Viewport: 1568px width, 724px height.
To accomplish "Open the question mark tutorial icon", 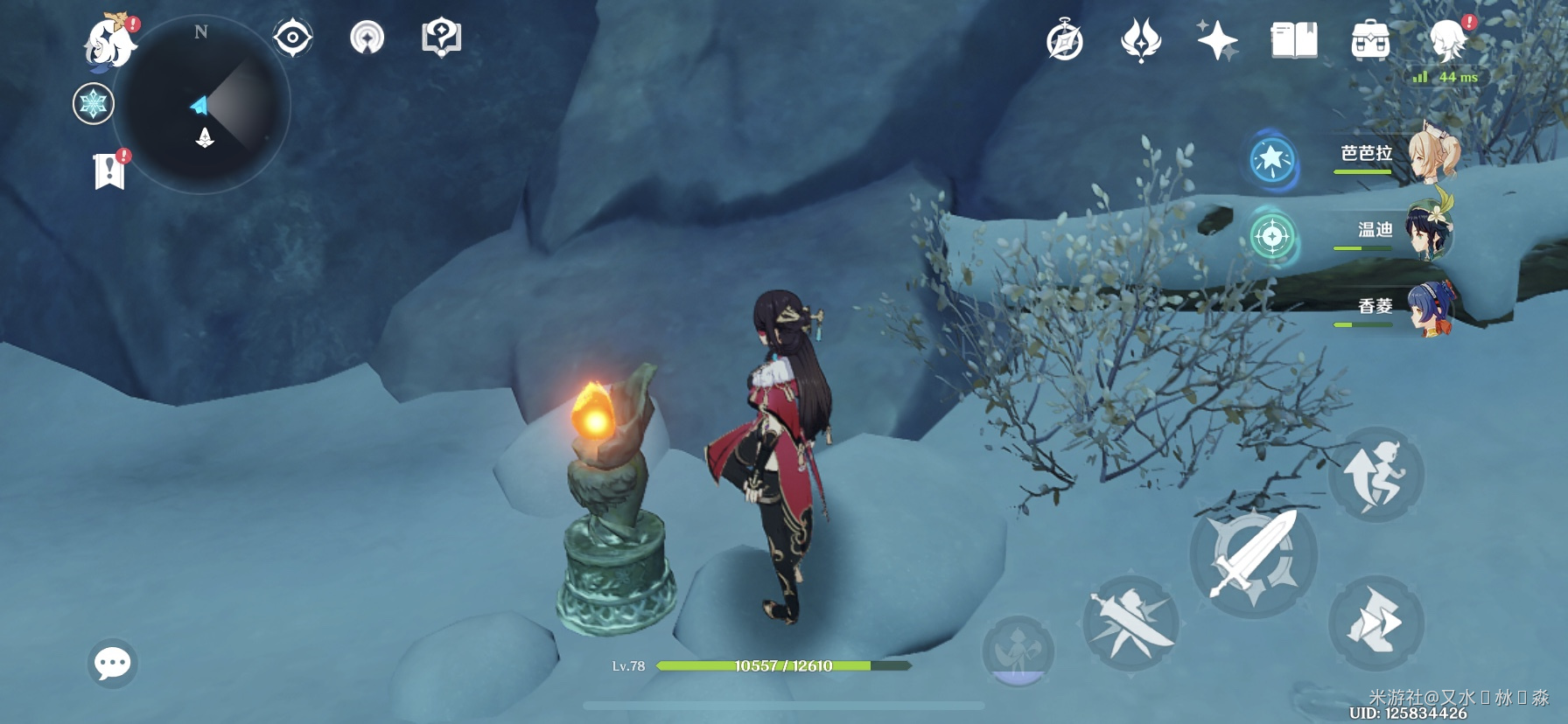I will pyautogui.click(x=441, y=38).
